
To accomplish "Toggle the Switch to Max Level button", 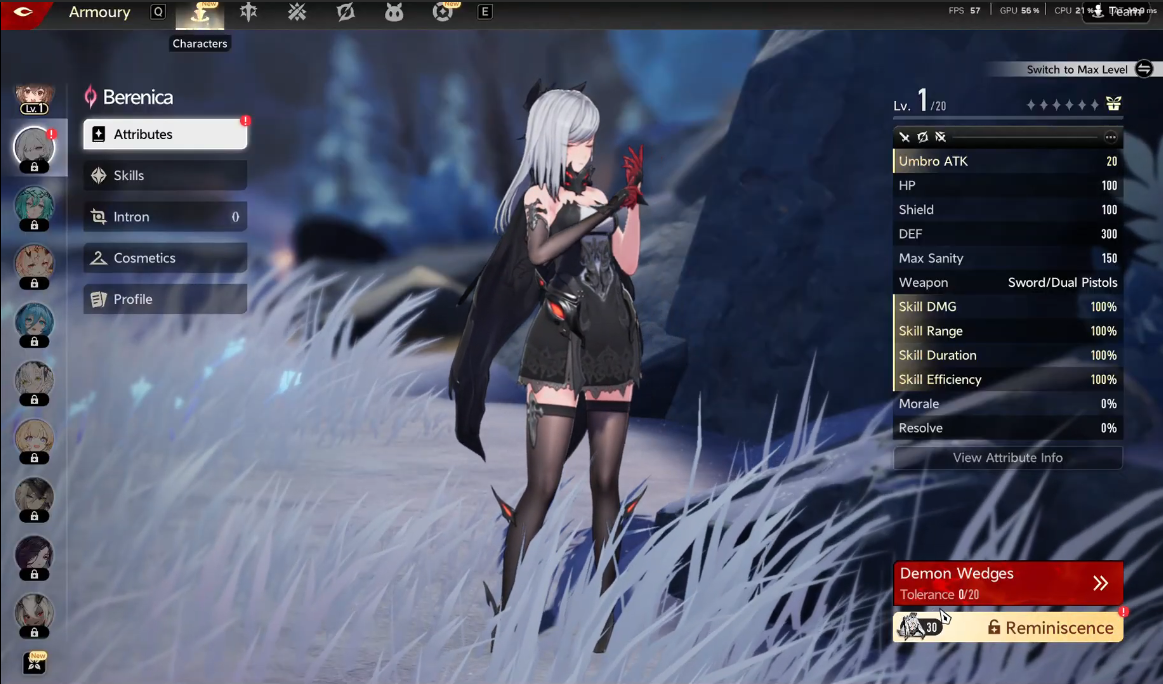I will click(x=1144, y=69).
